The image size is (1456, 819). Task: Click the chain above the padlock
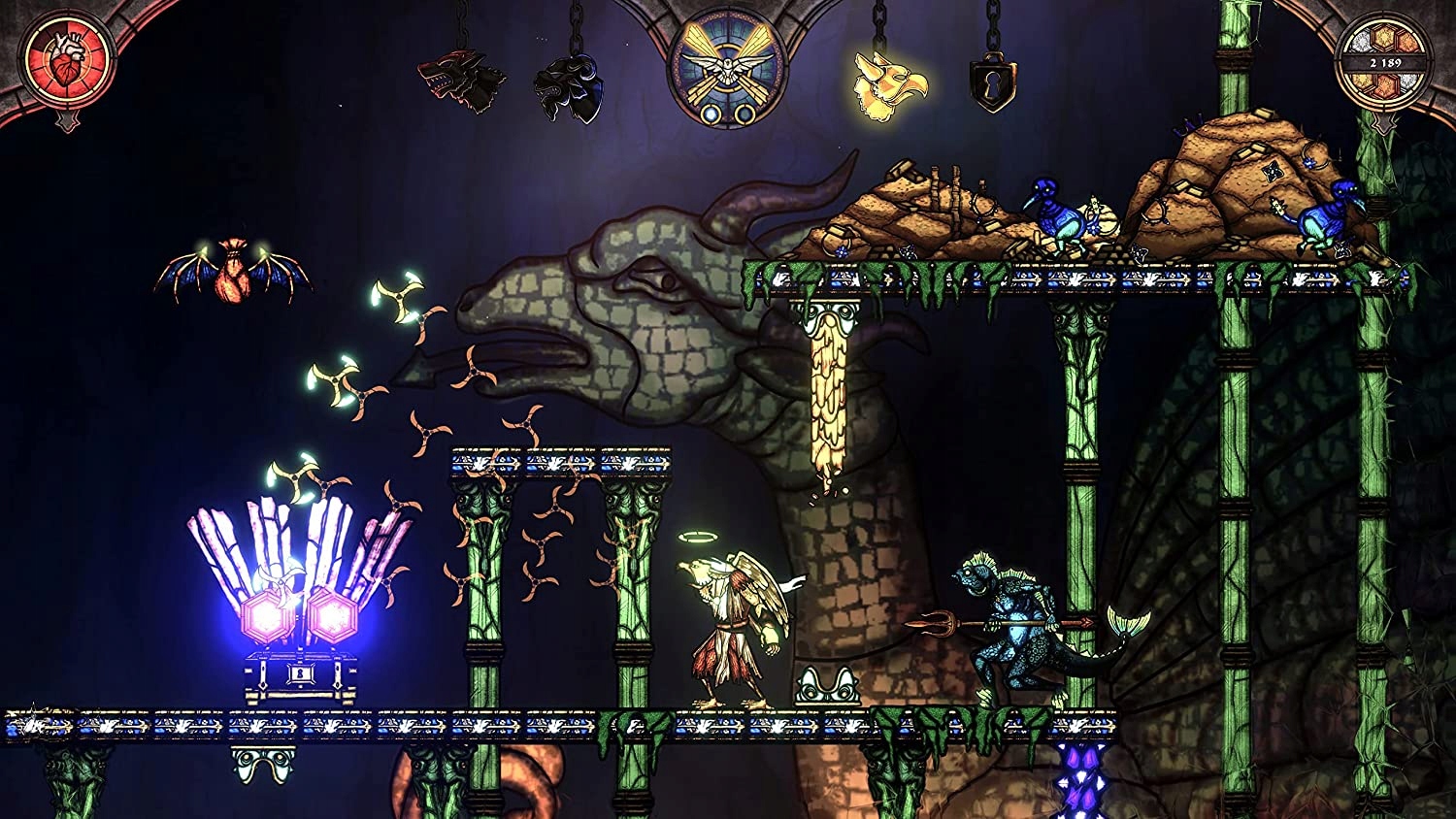coord(992,24)
